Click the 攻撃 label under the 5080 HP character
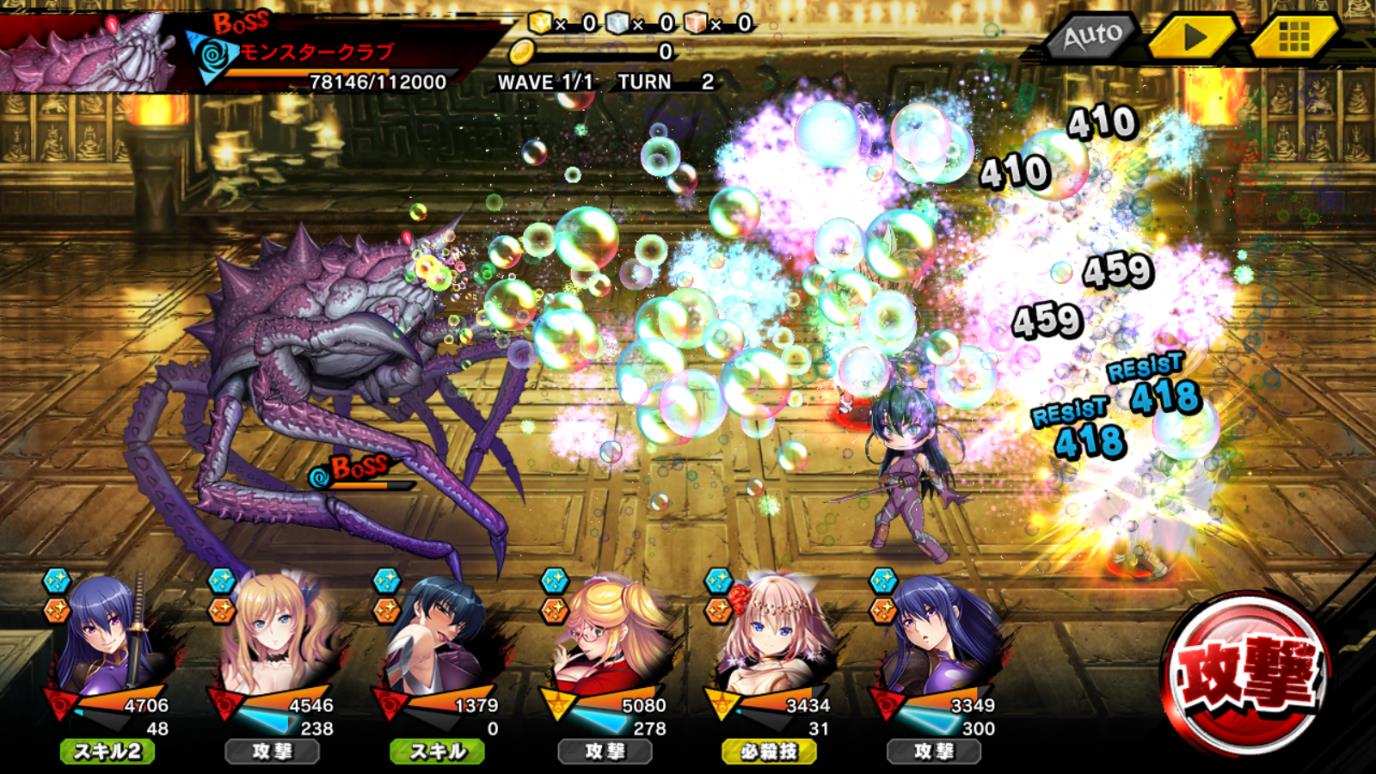This screenshot has width=1376, height=774. pyautogui.click(x=606, y=751)
